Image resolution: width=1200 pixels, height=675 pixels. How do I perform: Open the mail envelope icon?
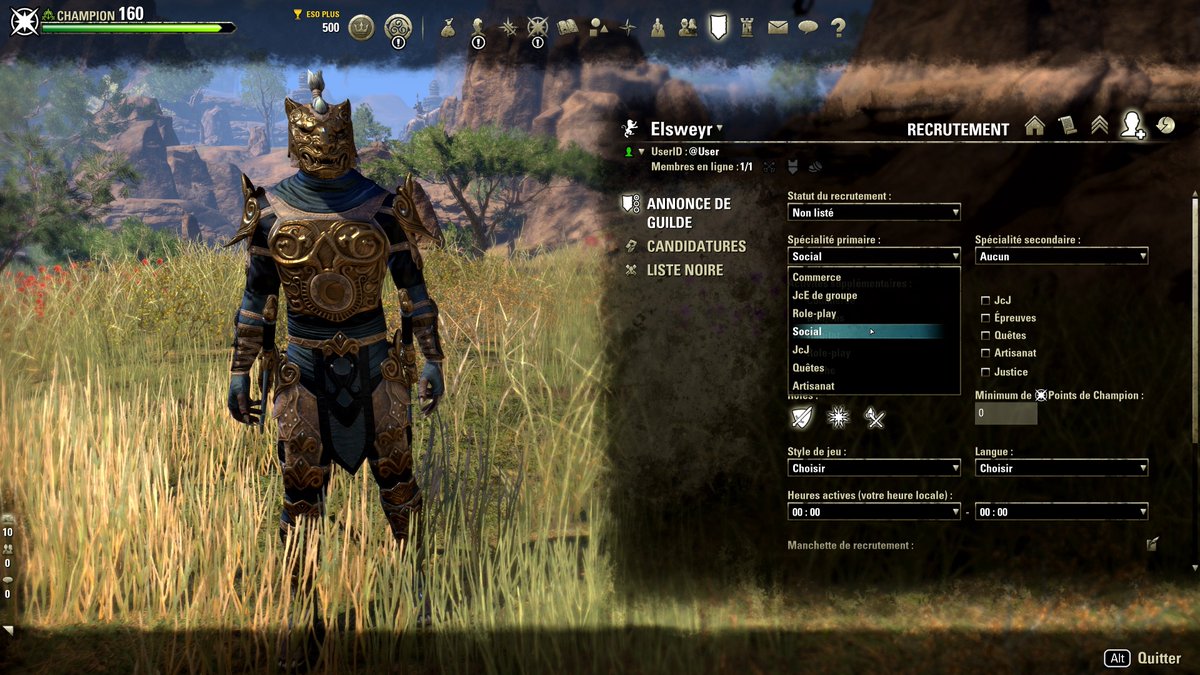(778, 28)
